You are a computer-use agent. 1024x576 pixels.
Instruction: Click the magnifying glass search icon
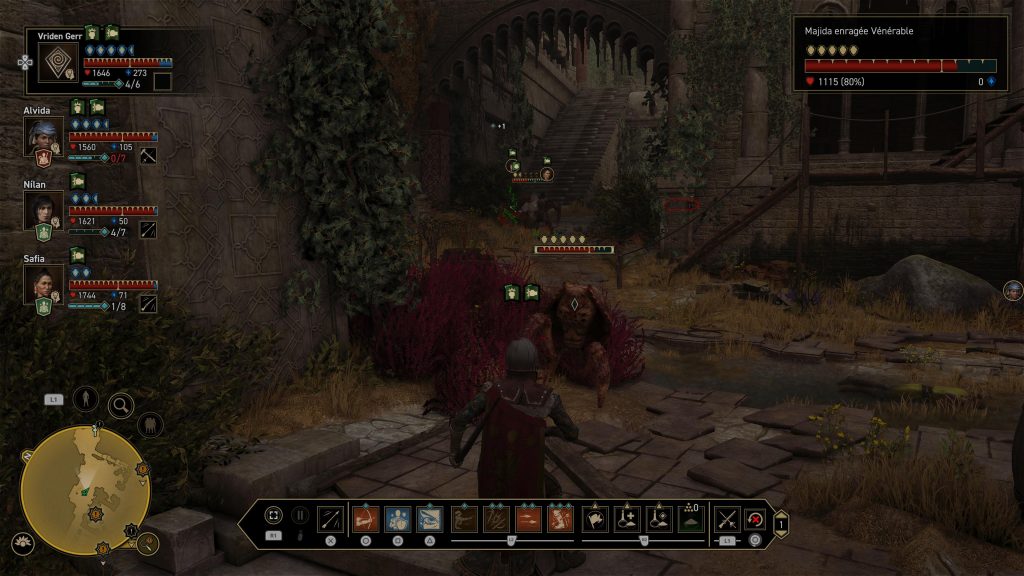(121, 405)
